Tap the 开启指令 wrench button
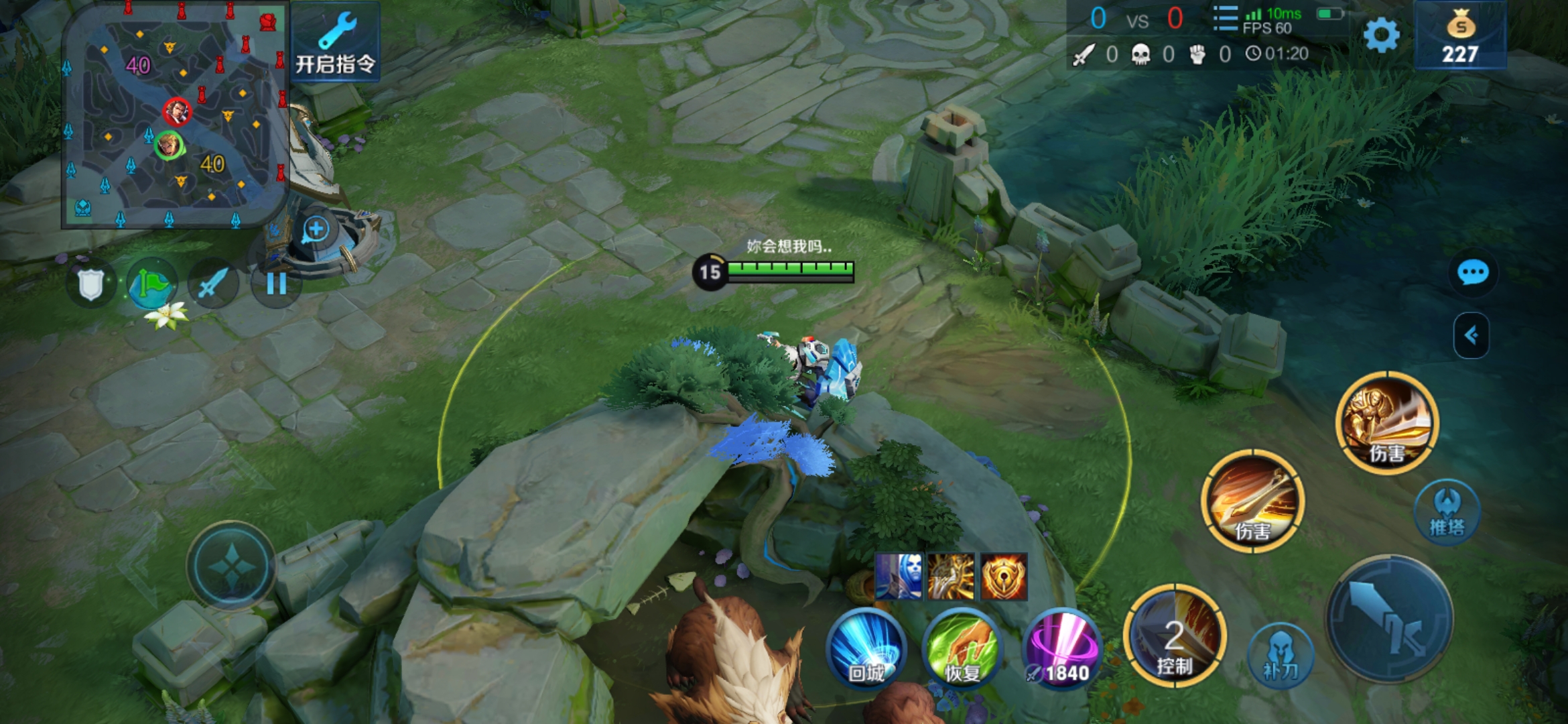The width and height of the screenshot is (1568, 724). [x=336, y=42]
